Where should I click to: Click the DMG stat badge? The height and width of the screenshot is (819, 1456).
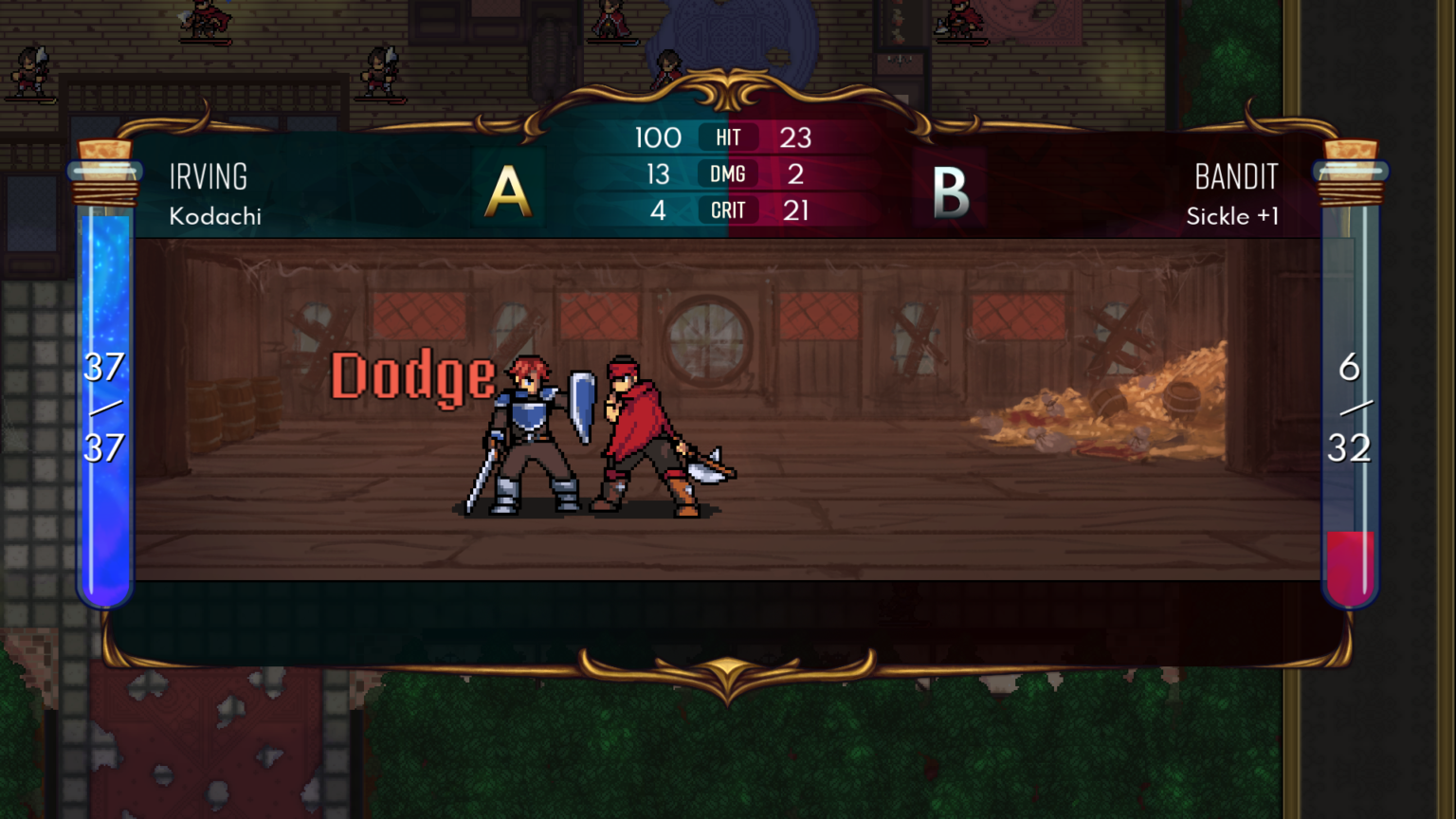[x=728, y=173]
